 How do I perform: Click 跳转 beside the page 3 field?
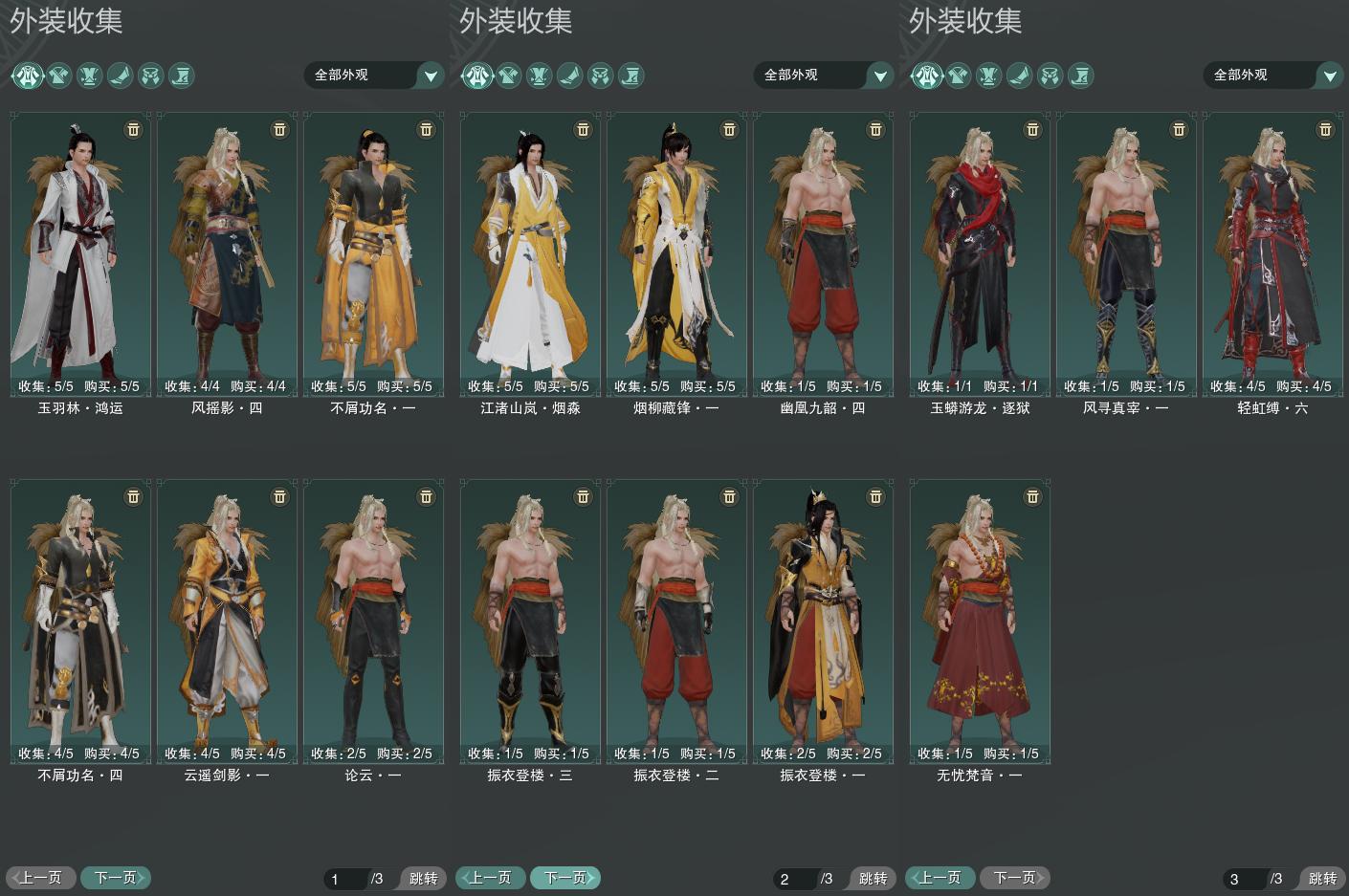click(1322, 879)
